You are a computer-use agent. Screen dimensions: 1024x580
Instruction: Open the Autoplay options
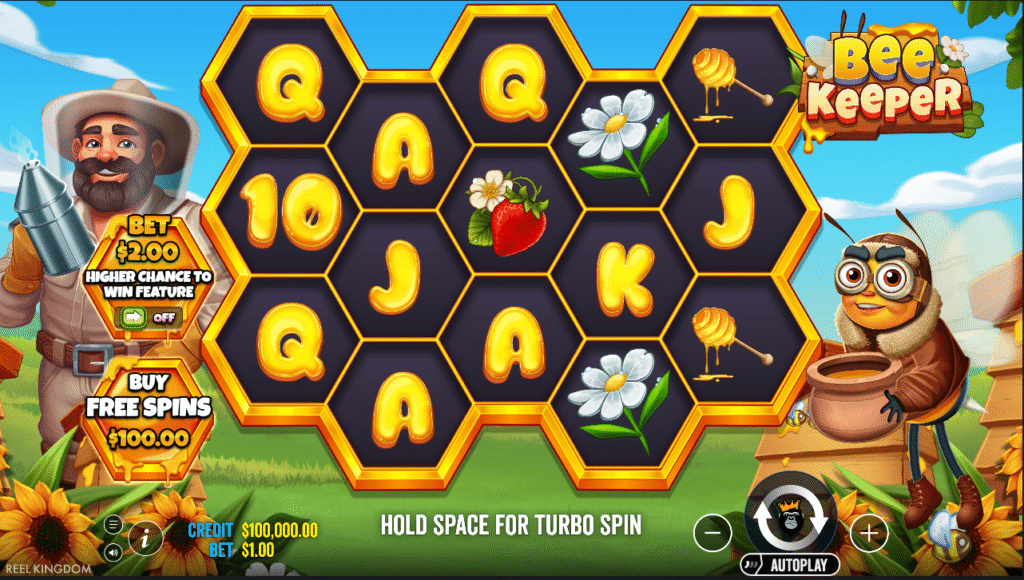click(789, 564)
